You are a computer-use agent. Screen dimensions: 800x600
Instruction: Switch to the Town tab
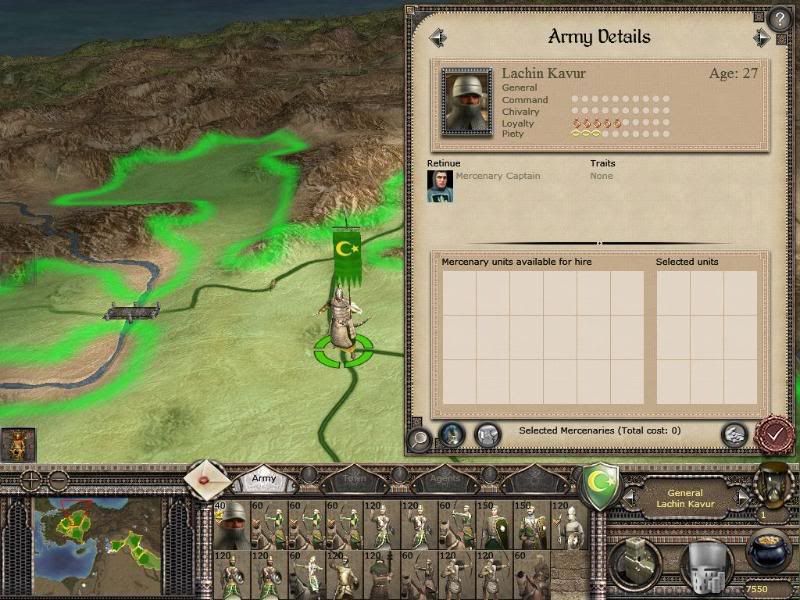(354, 480)
